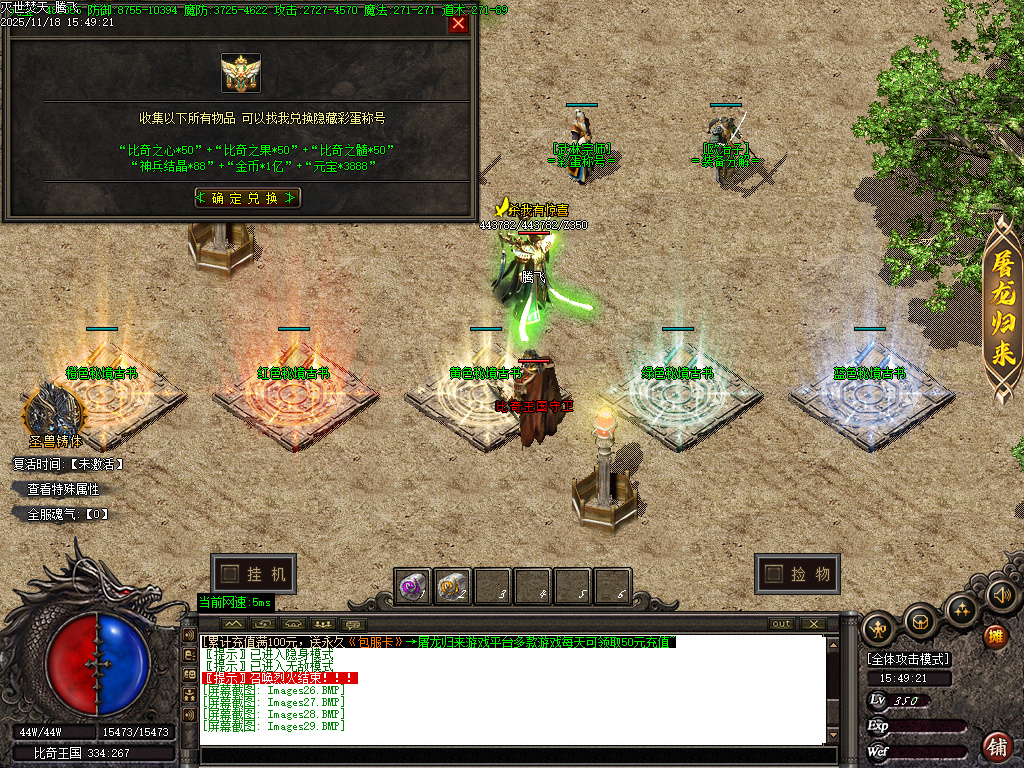1024x768 pixels.
Task: Open the 铺 shop button
Action: point(997,746)
